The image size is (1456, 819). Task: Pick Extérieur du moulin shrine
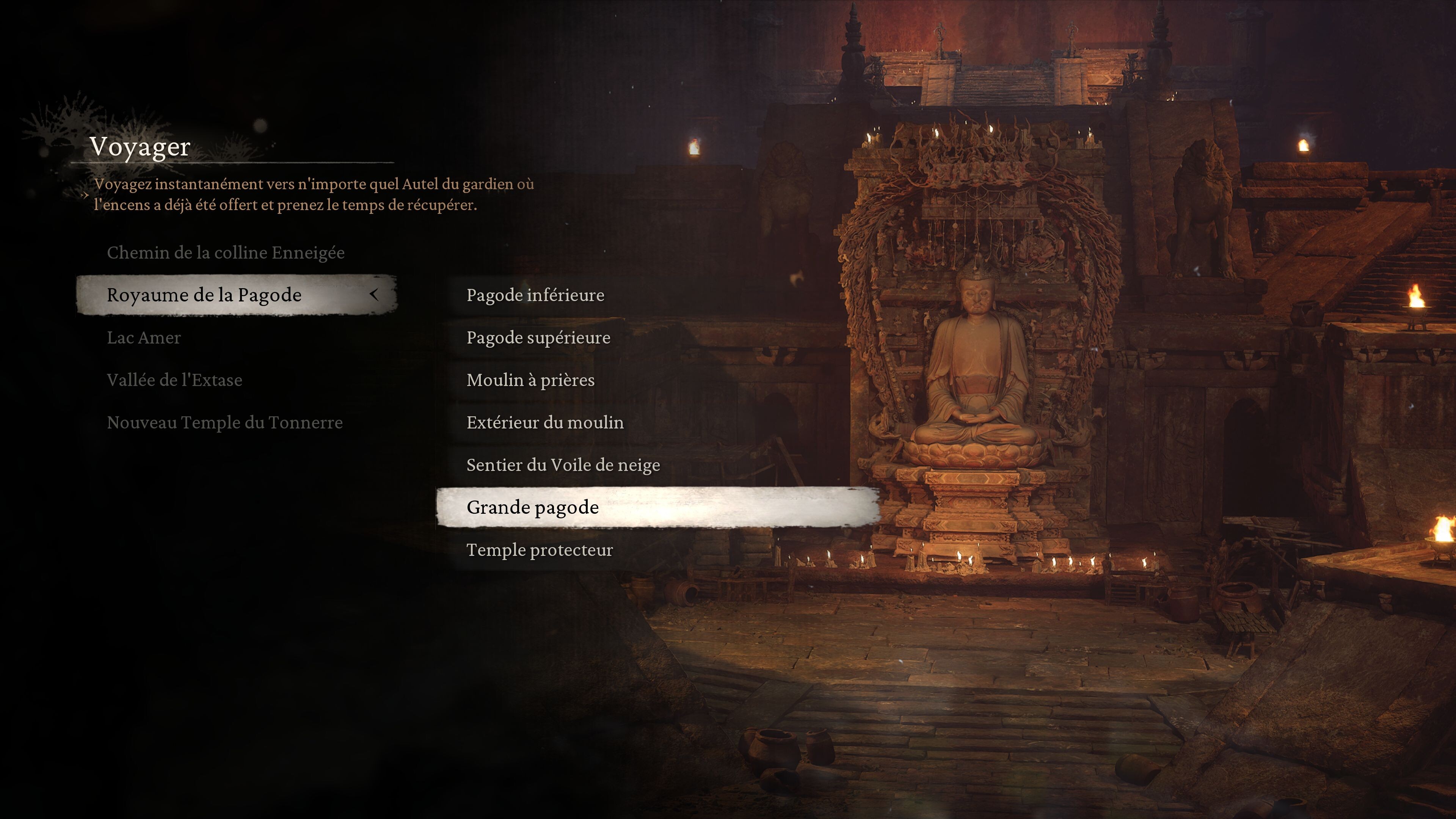(545, 422)
